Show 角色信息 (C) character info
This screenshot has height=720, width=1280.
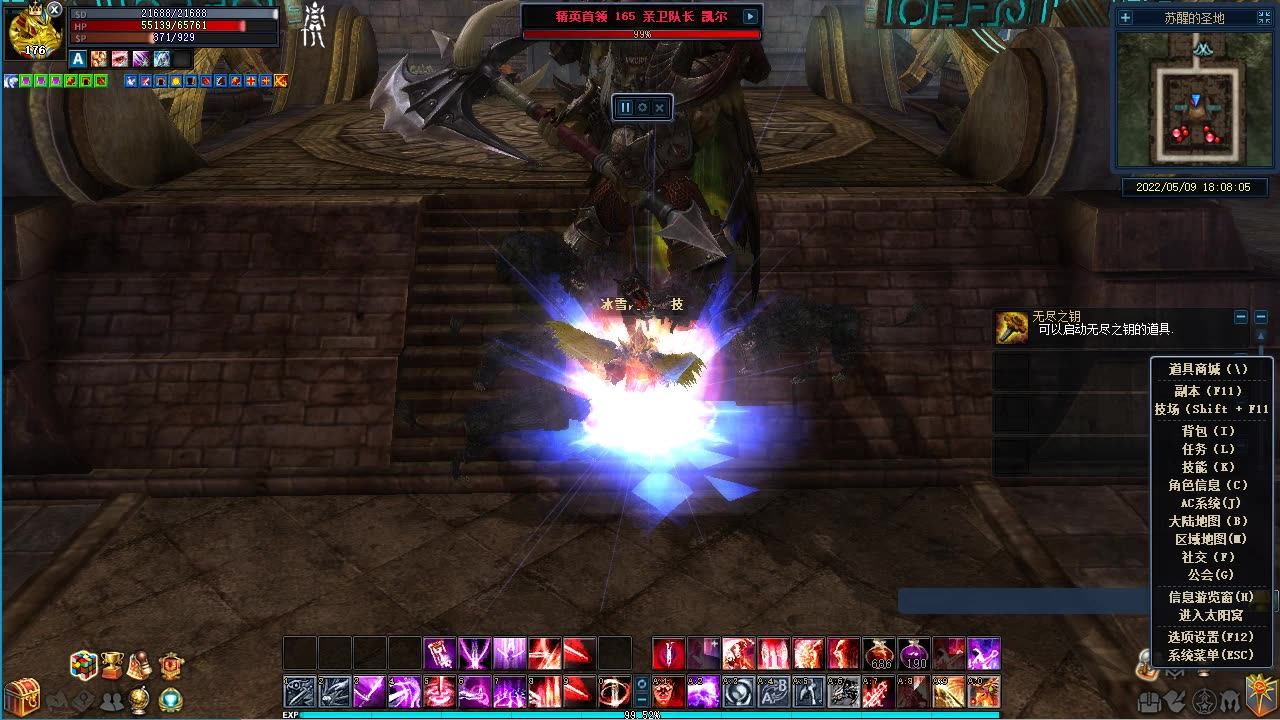click(1208, 485)
